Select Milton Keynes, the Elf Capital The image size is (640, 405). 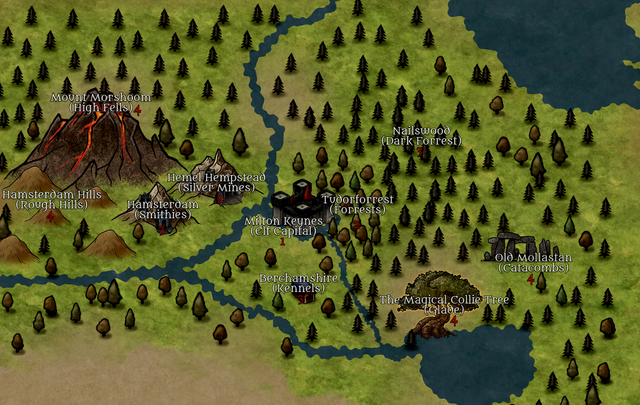283,226
